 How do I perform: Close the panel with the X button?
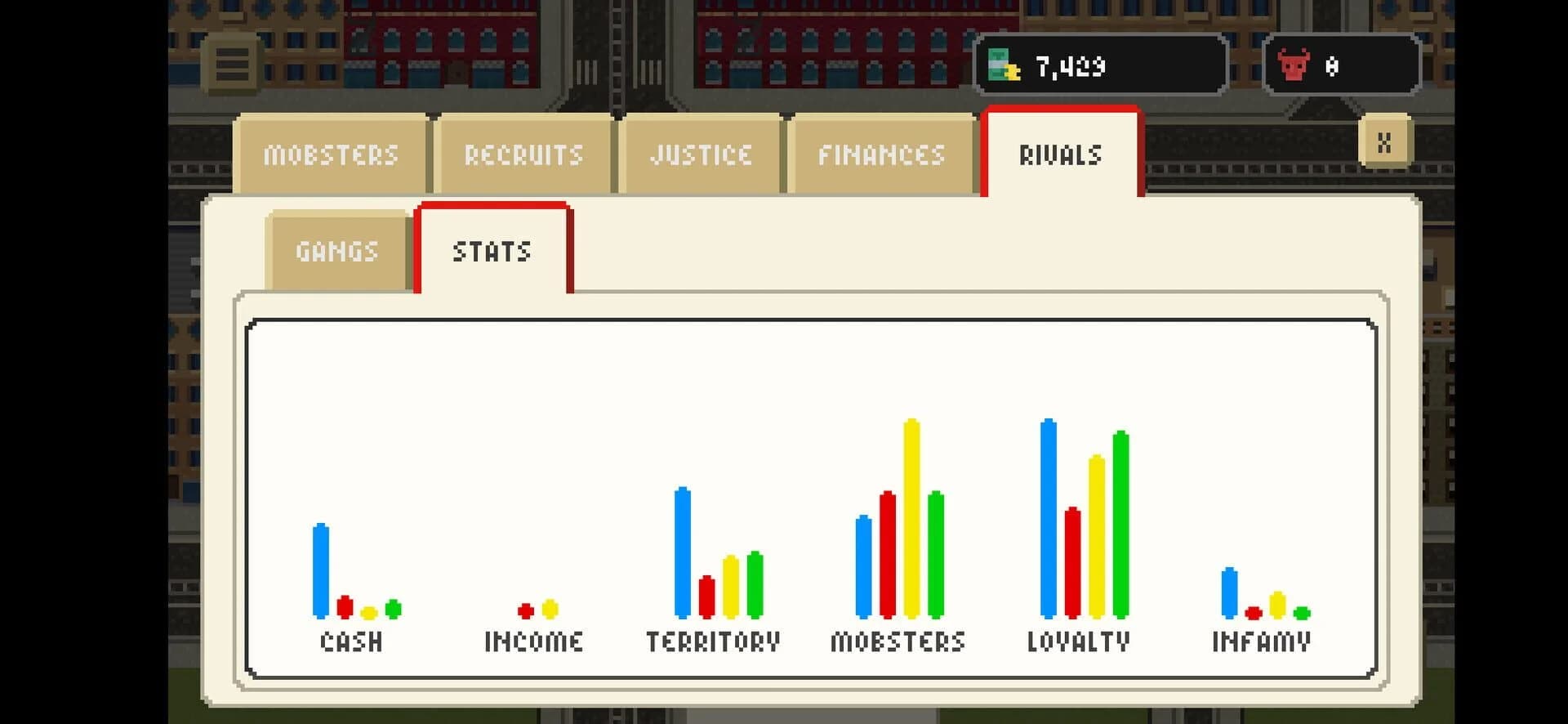pos(1383,144)
